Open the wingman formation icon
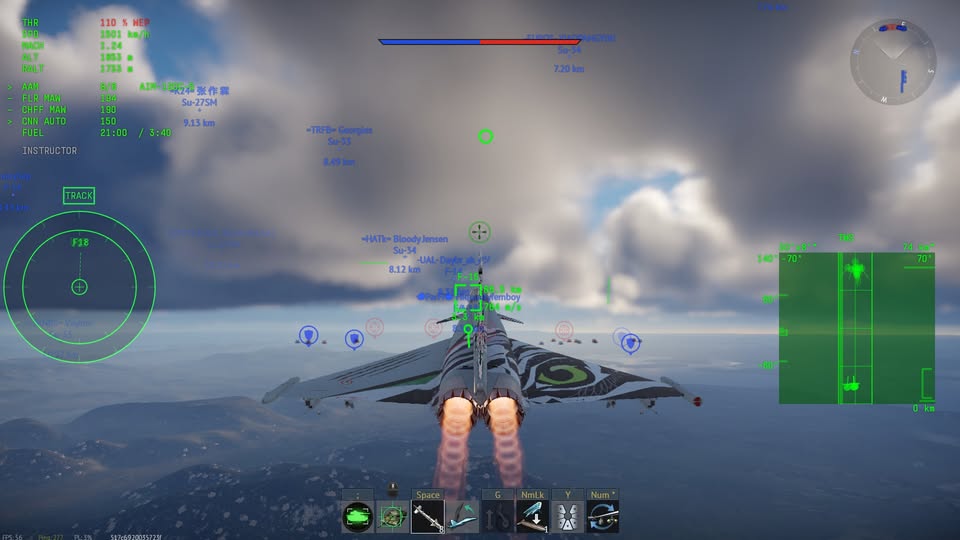The height and width of the screenshot is (540, 960). [567, 517]
